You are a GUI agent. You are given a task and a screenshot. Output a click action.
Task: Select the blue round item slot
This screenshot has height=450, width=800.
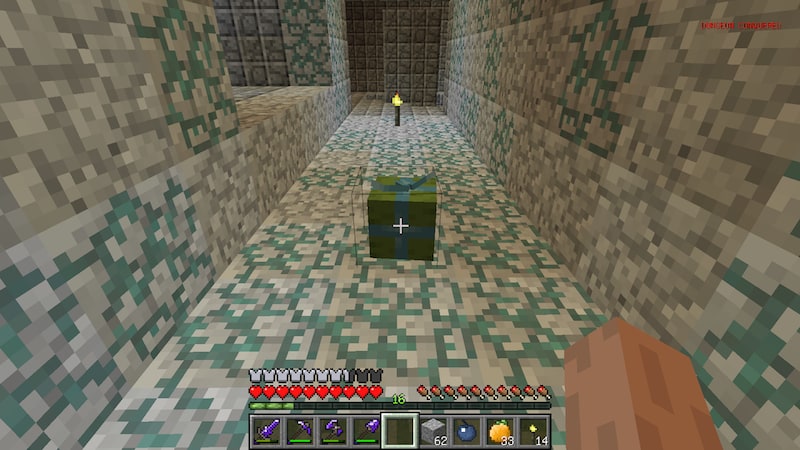pyautogui.click(x=465, y=430)
